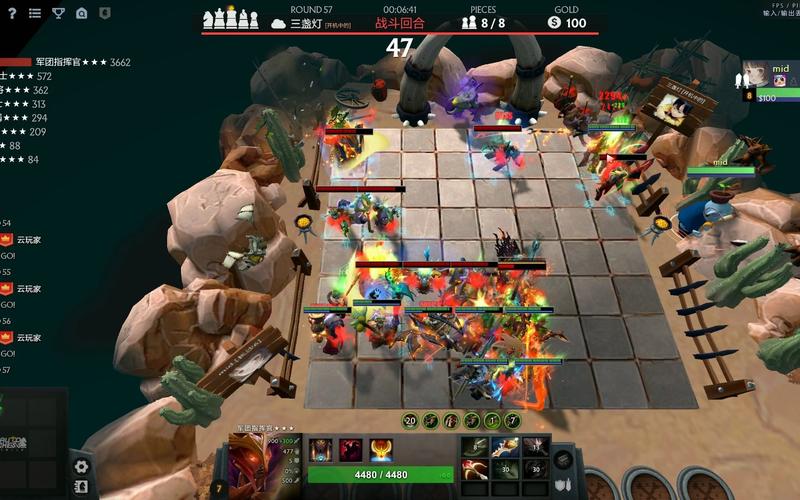Image resolution: width=800 pixels, height=500 pixels.
Task: Click the synergy badge showing 7
Action: [x=512, y=421]
